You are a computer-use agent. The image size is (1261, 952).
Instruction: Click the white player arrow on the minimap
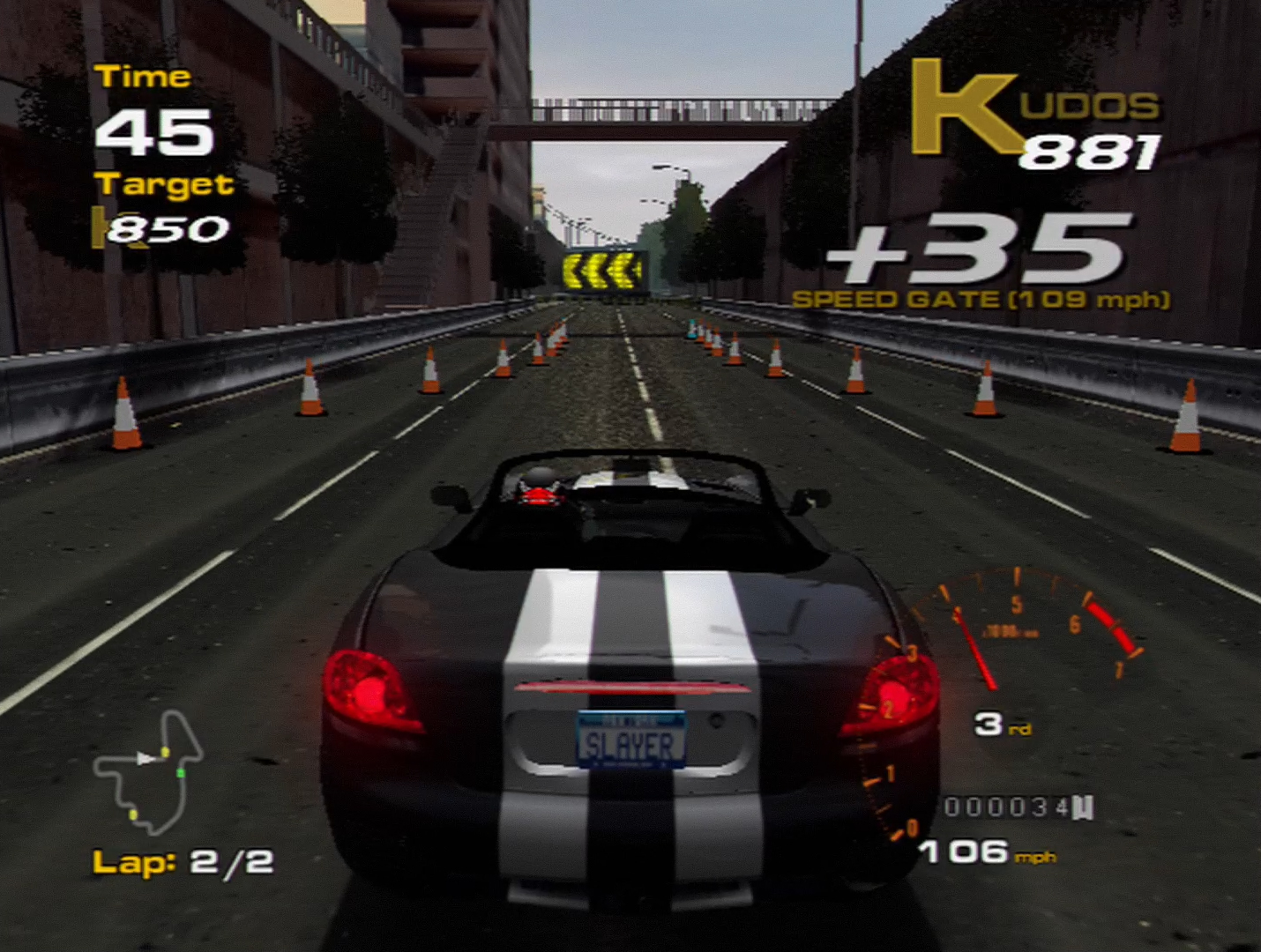(x=145, y=756)
